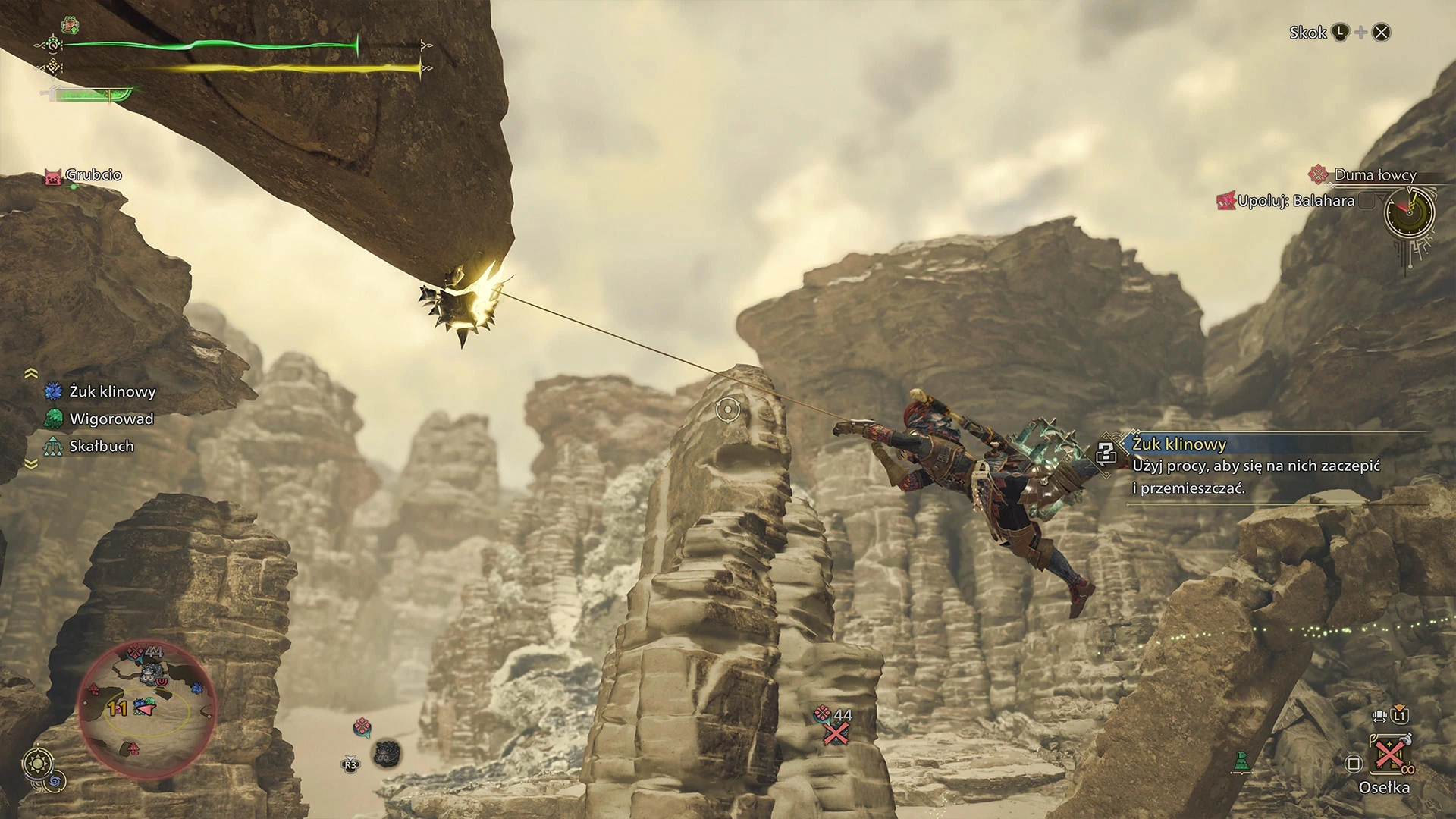Click the down chevron below nearby list
This screenshot has height=819, width=1456.
pyautogui.click(x=31, y=464)
